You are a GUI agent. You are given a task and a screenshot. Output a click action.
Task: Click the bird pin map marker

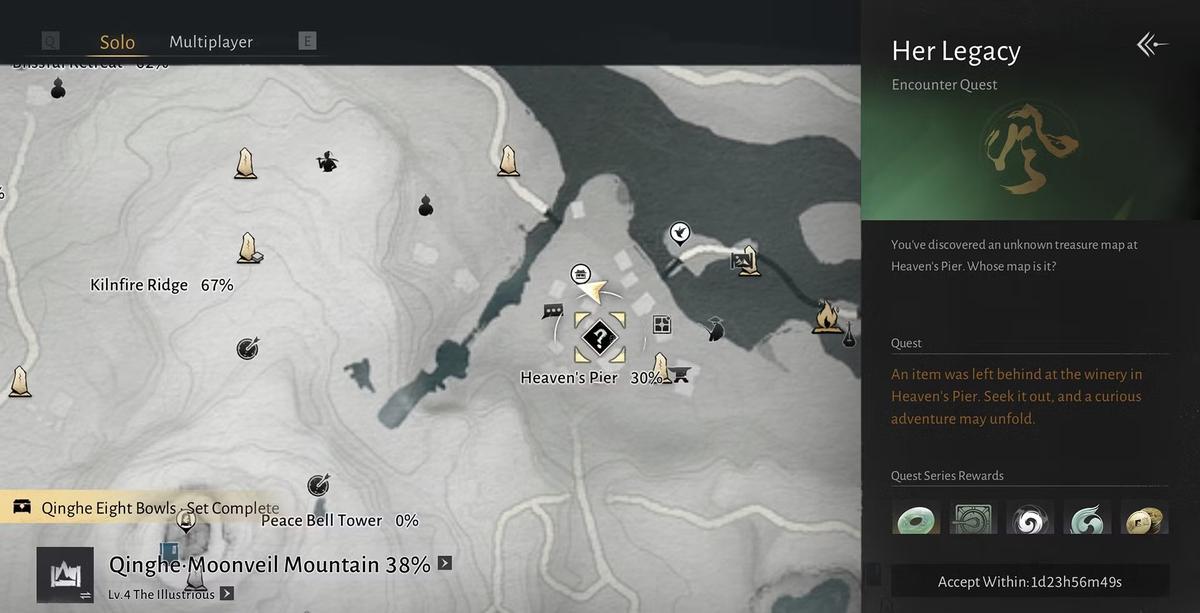680,234
